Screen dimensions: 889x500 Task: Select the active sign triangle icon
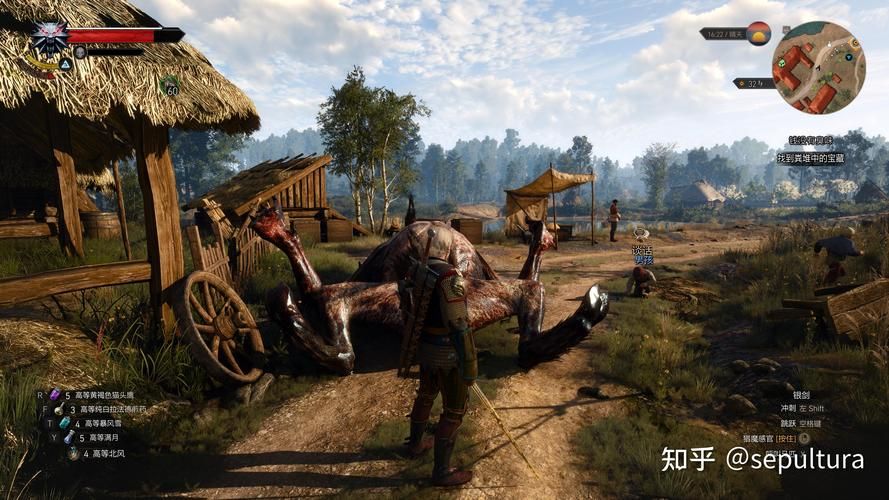click(x=65, y=63)
